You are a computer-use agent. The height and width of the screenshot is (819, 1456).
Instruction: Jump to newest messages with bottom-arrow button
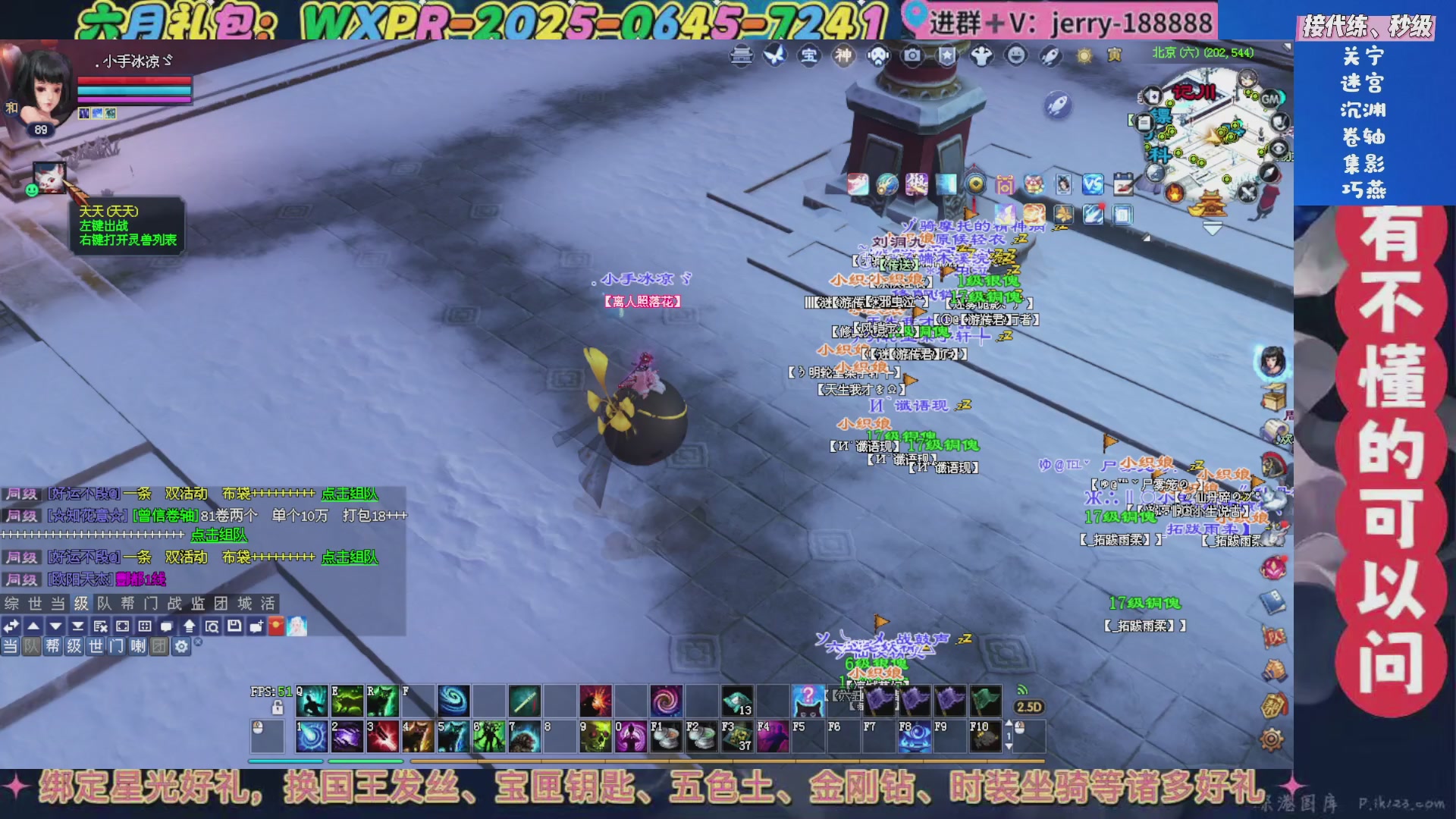point(78,626)
